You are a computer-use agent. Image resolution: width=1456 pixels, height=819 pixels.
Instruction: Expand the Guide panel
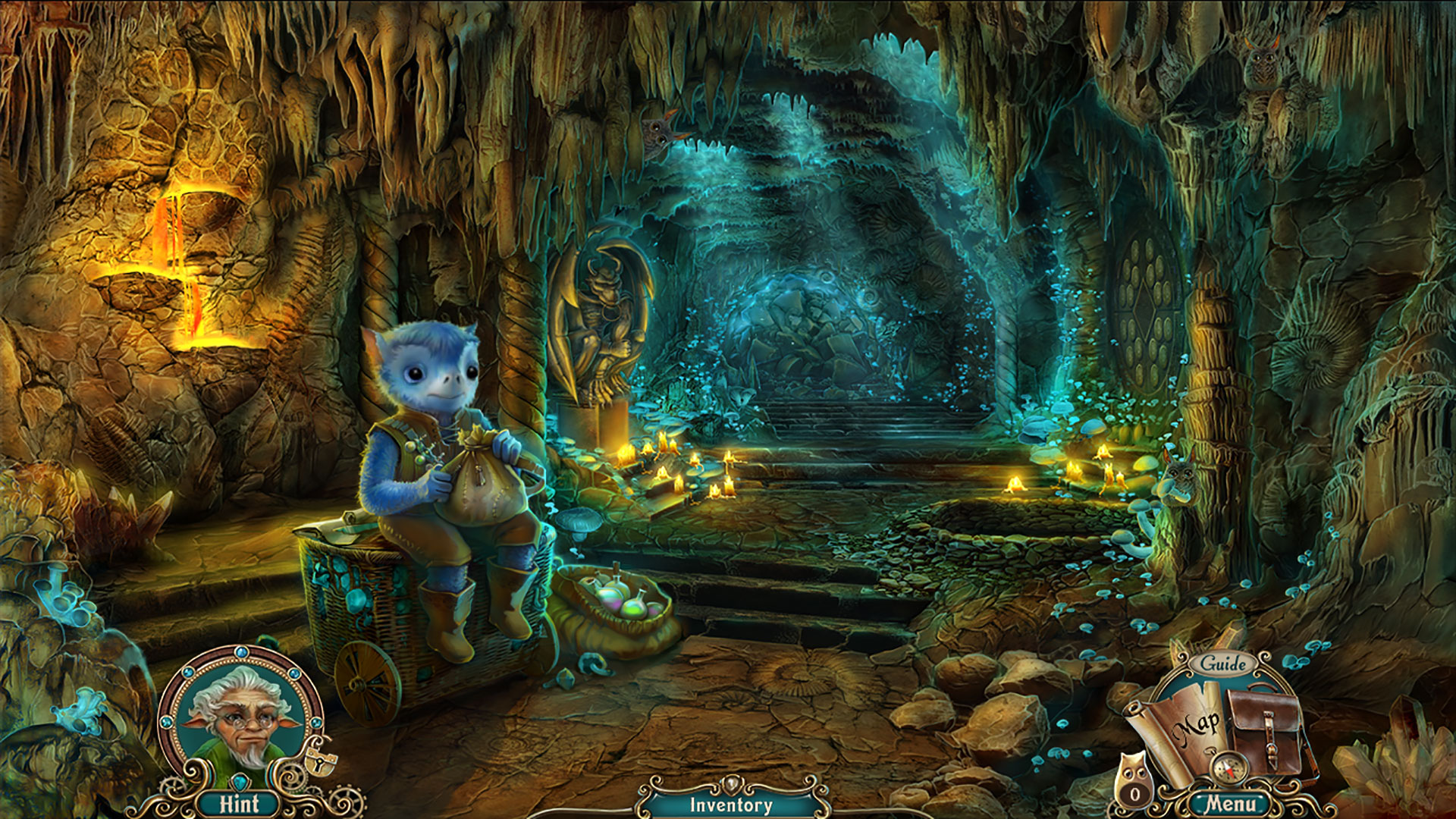tap(1222, 664)
